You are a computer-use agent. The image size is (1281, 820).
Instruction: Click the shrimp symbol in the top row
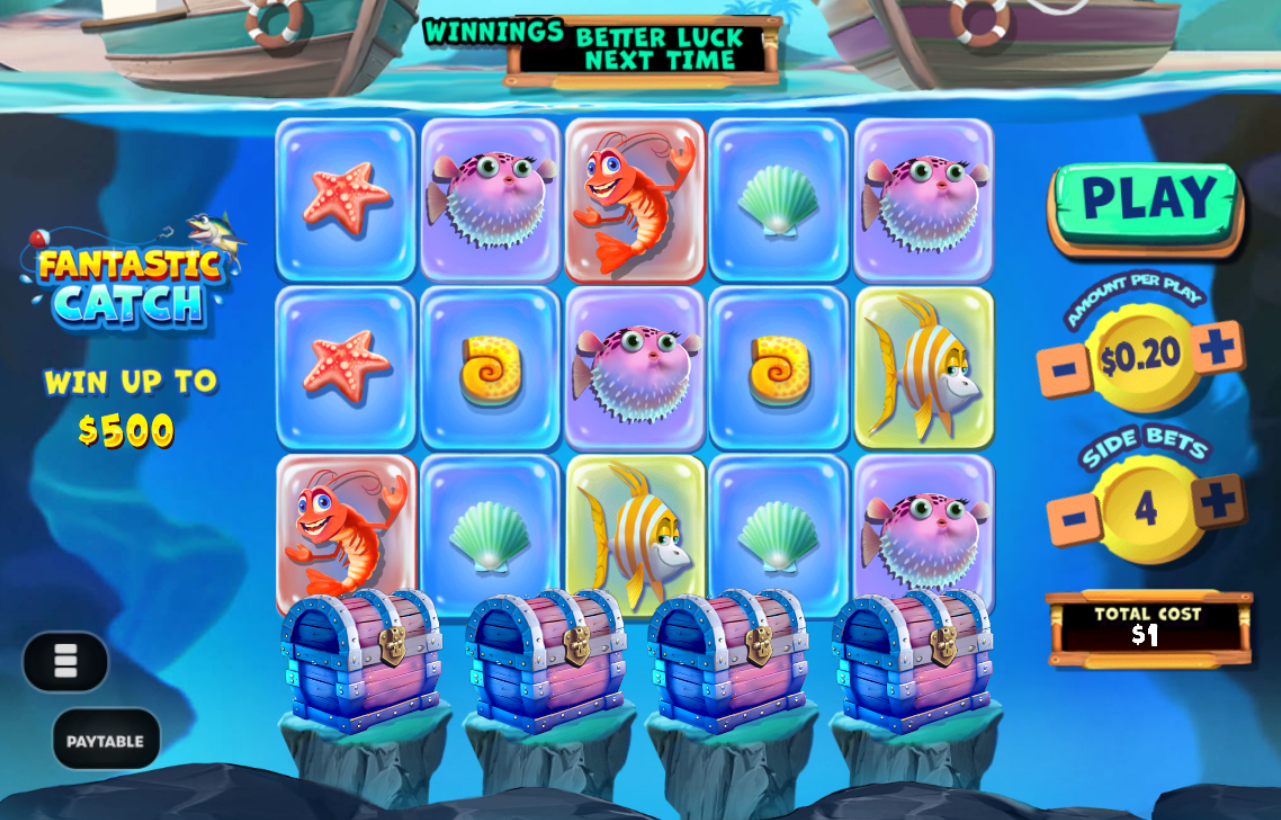point(634,198)
